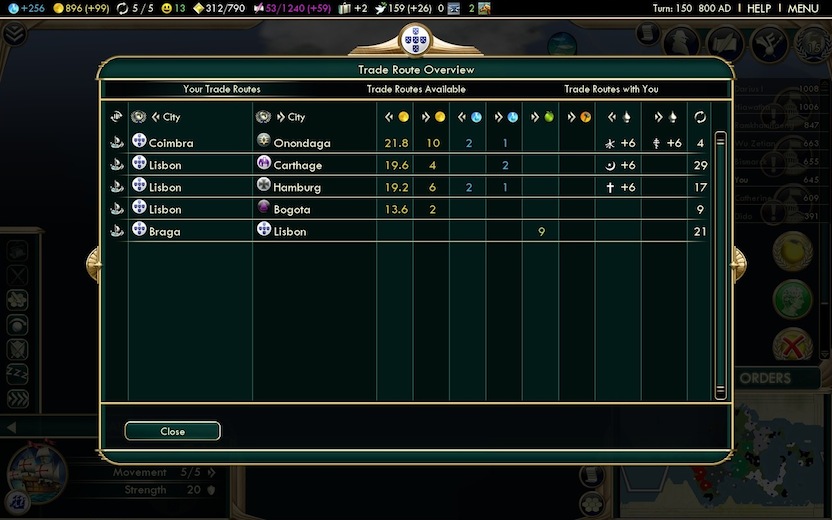The image size is (832, 520).
Task: Open the game MENU
Action: pyautogui.click(x=803, y=8)
